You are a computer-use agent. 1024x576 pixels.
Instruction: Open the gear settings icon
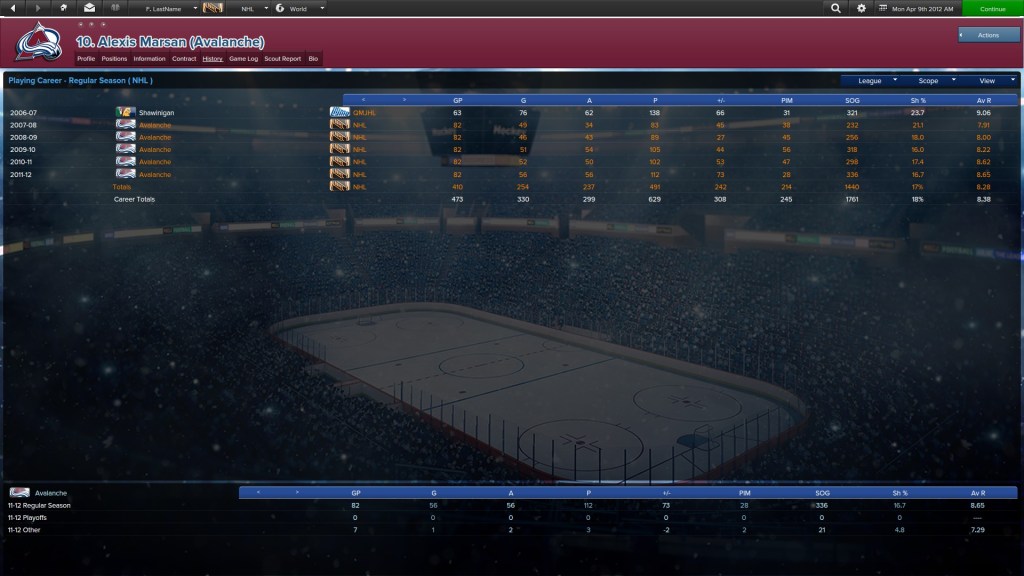(862, 8)
